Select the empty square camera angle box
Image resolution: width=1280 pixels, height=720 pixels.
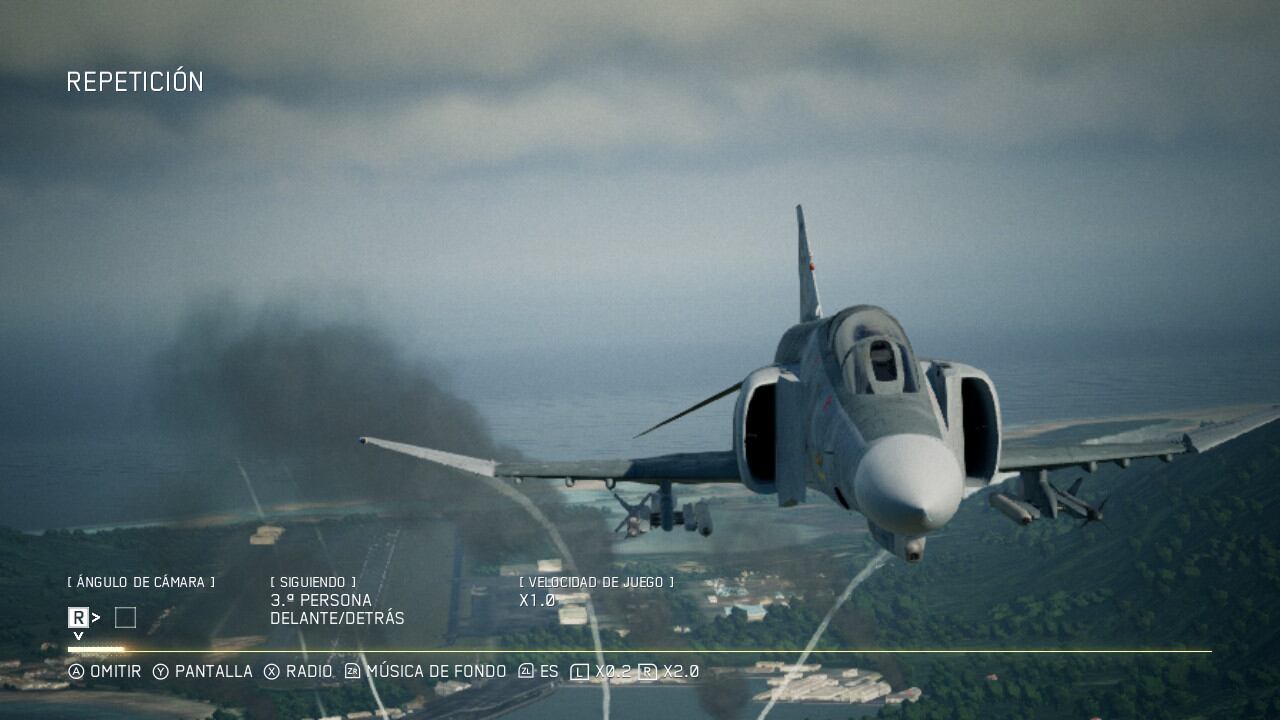coord(125,618)
